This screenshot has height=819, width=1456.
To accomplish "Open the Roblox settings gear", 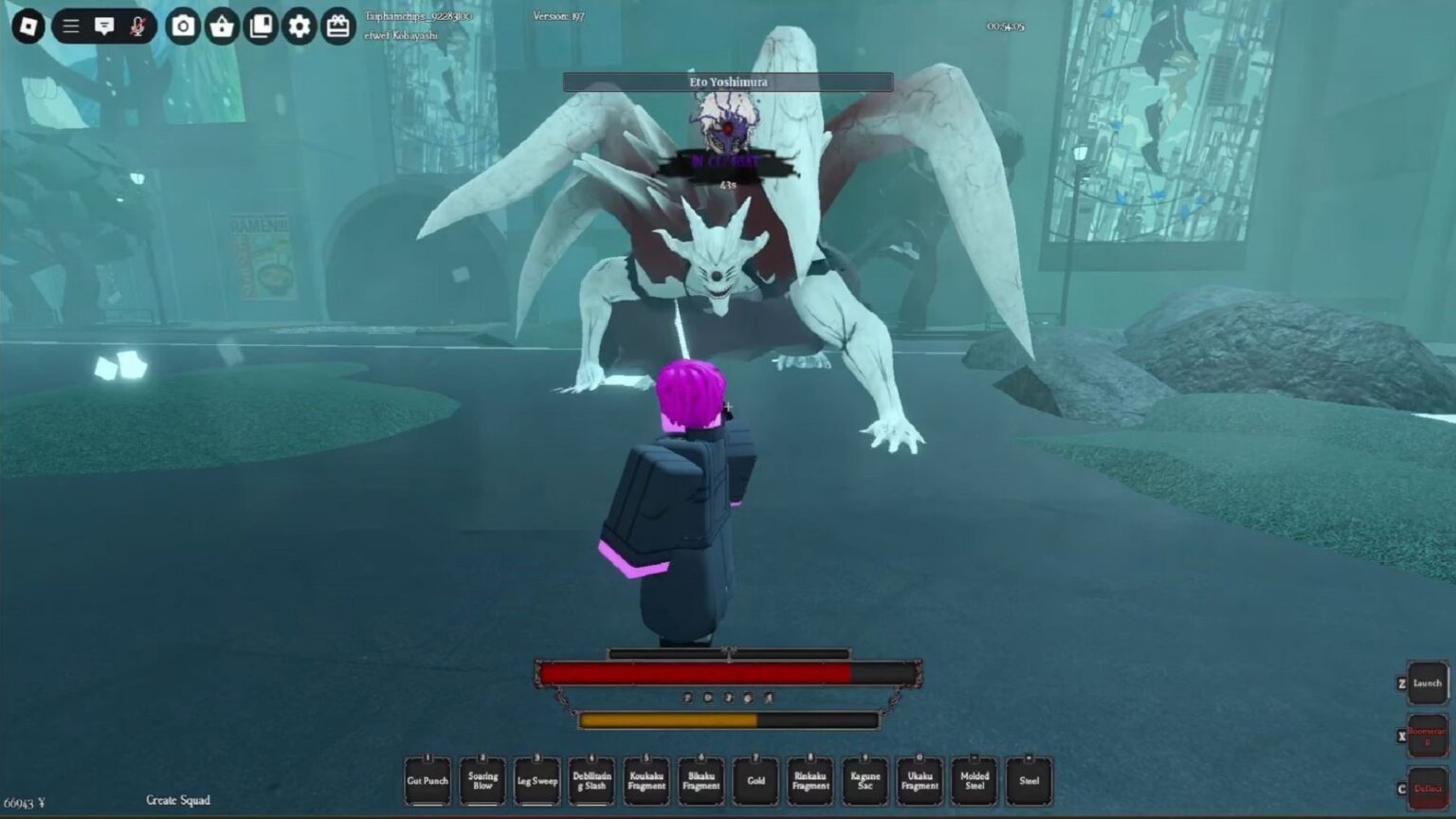I will click(298, 27).
